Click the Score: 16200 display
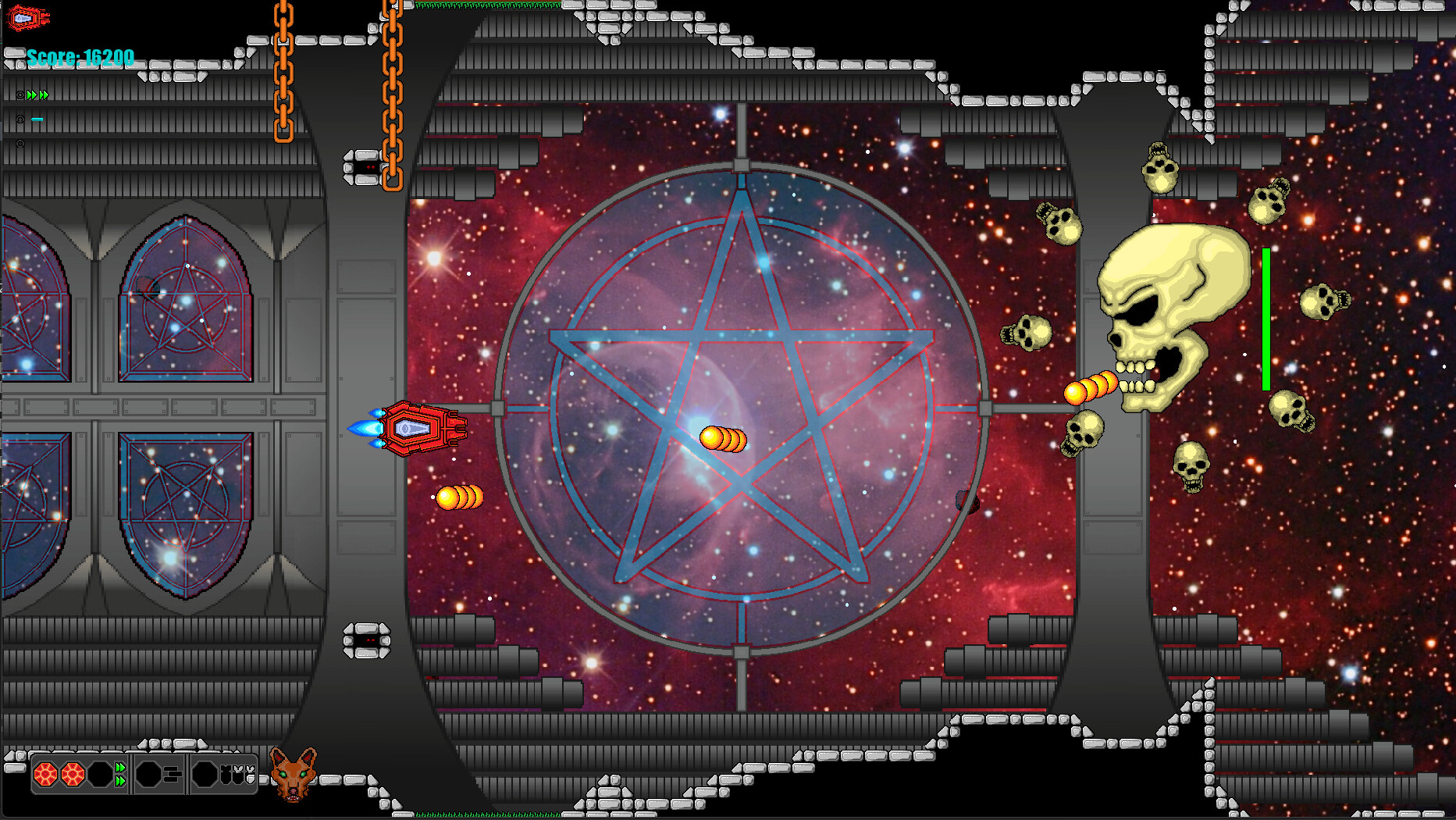Image resolution: width=1456 pixels, height=820 pixels. [80, 58]
